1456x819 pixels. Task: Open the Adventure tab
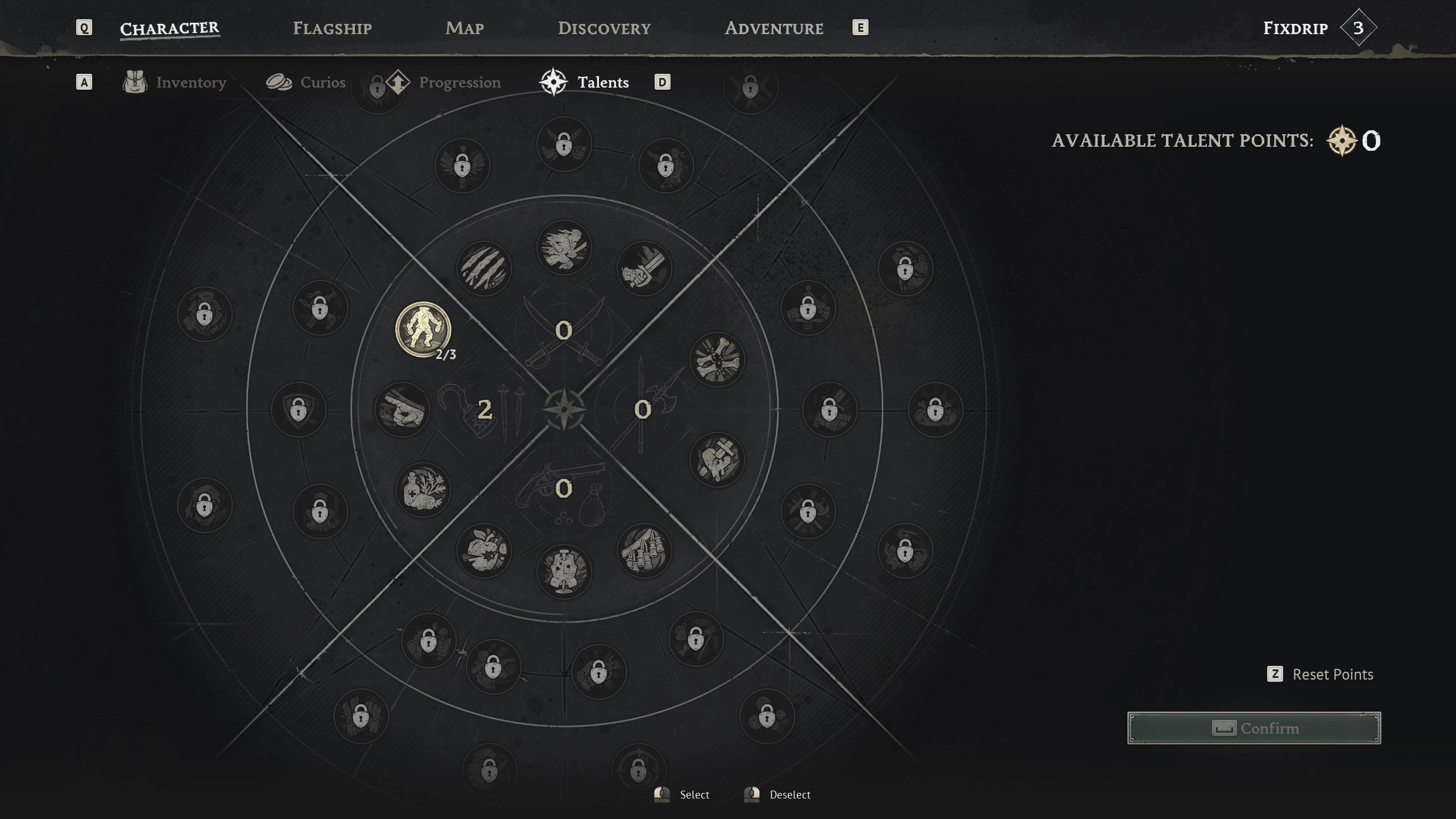[773, 28]
